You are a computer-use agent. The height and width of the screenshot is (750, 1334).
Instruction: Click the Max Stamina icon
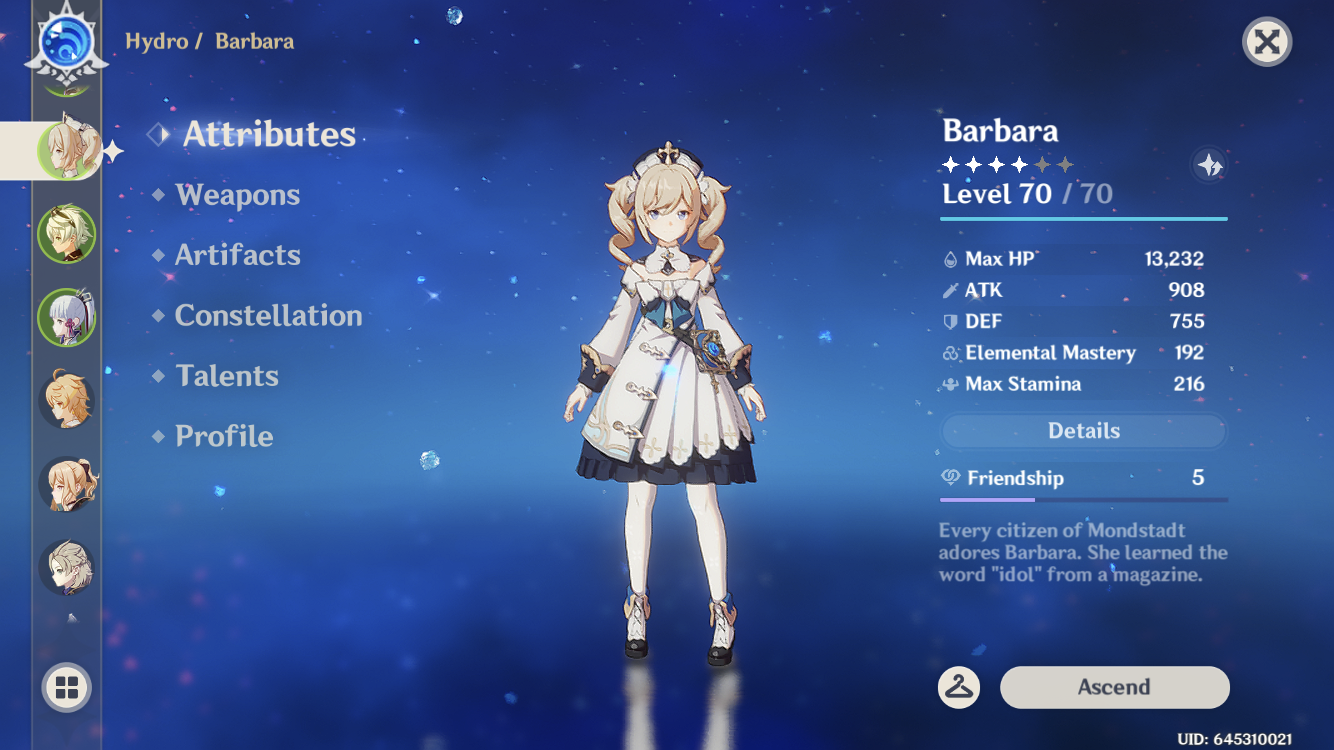pos(952,384)
